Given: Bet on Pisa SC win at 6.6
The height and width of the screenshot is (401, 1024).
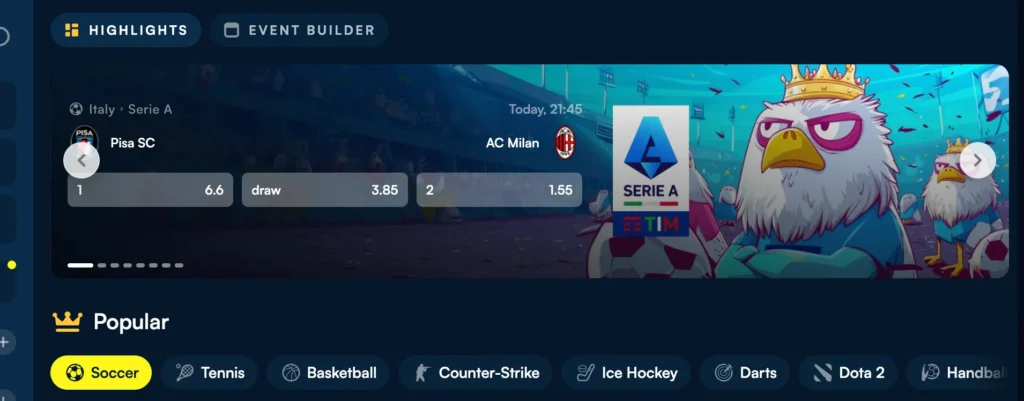Looking at the screenshot, I should click(150, 190).
